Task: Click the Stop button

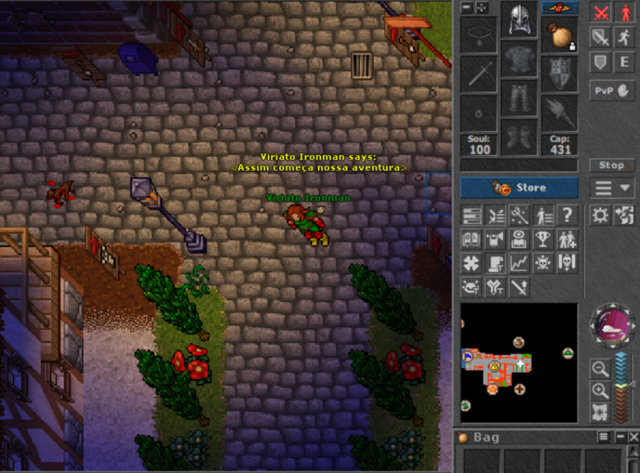Action: (610, 165)
